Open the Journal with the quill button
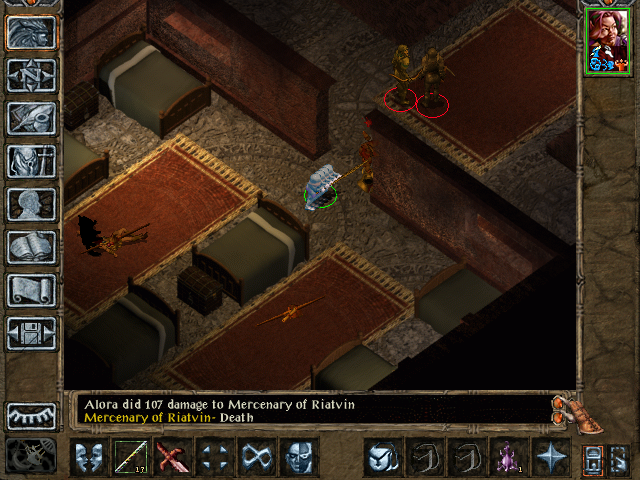This screenshot has width=640, height=480. coord(32,118)
